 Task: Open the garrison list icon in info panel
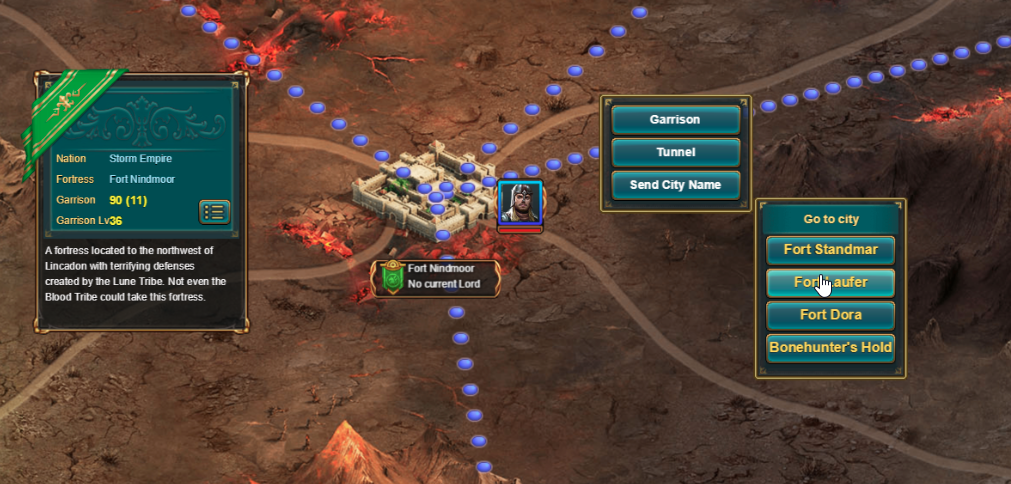coord(215,212)
